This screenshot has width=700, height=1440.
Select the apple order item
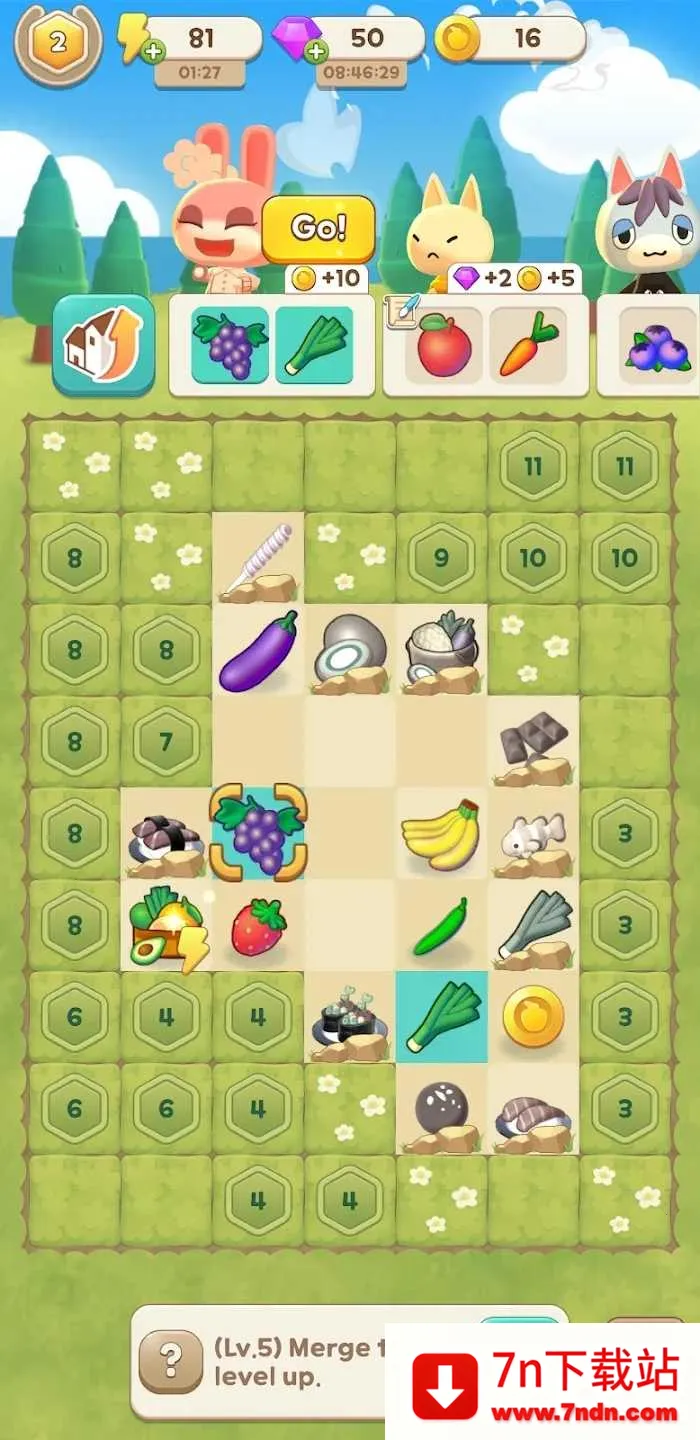click(x=444, y=345)
